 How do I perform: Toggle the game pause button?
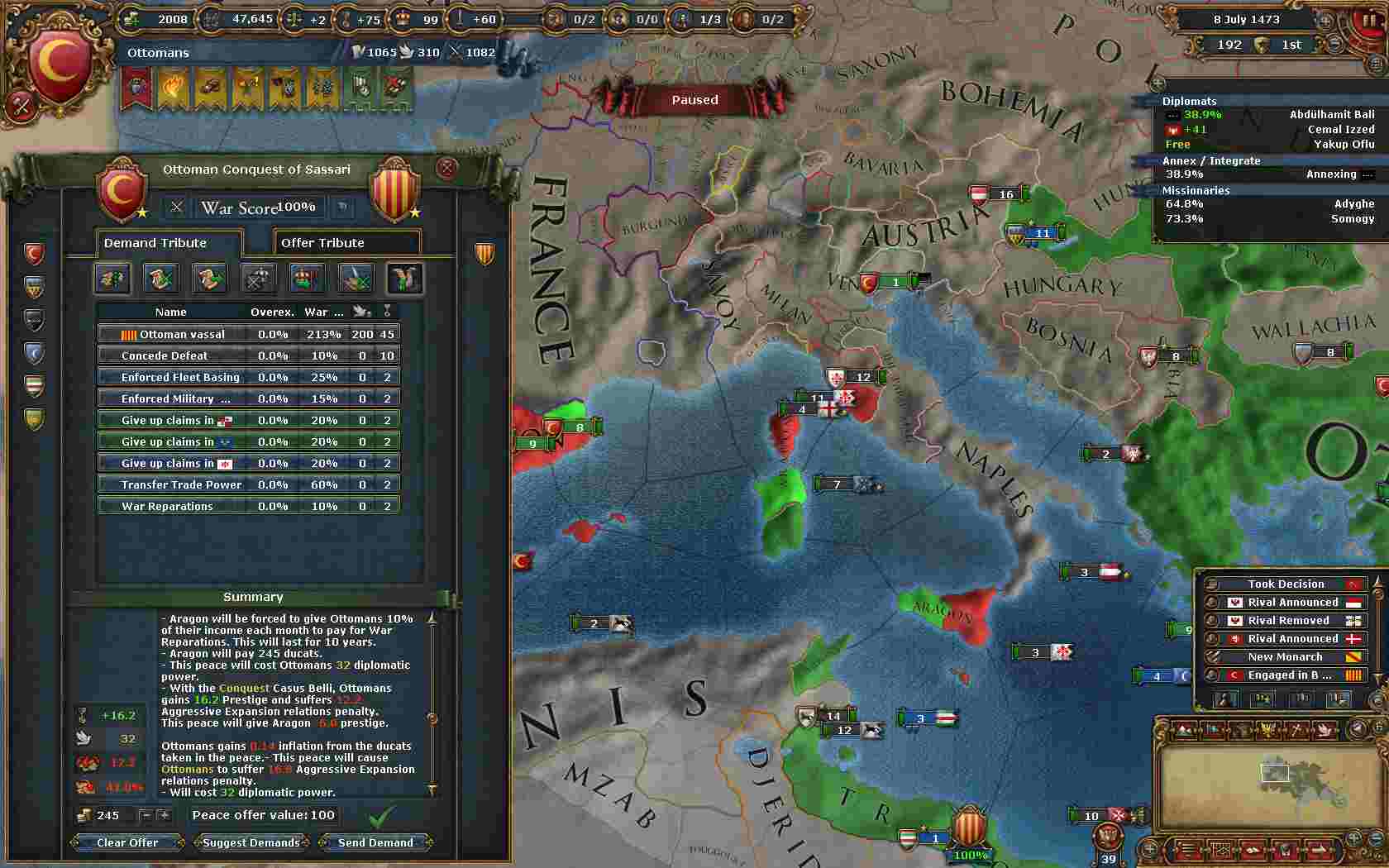1368,20
